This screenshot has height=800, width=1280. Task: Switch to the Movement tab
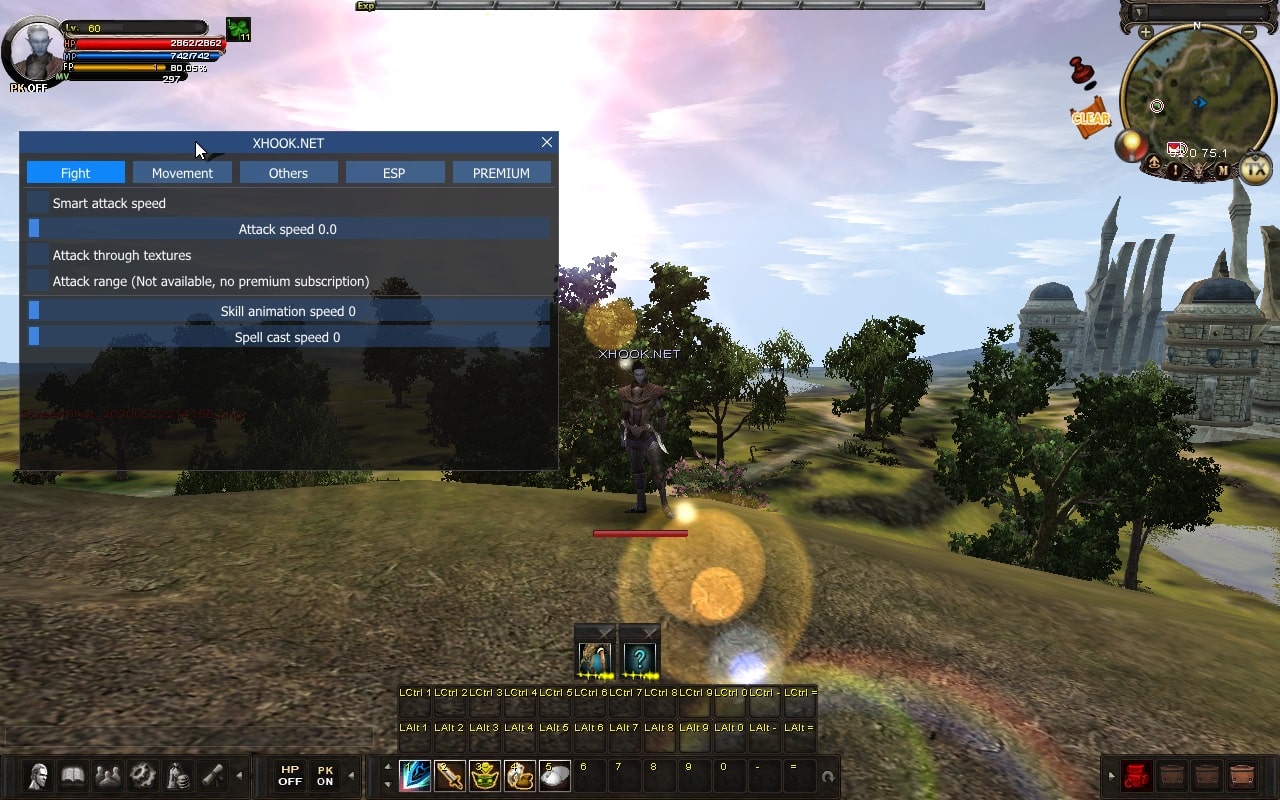(182, 172)
